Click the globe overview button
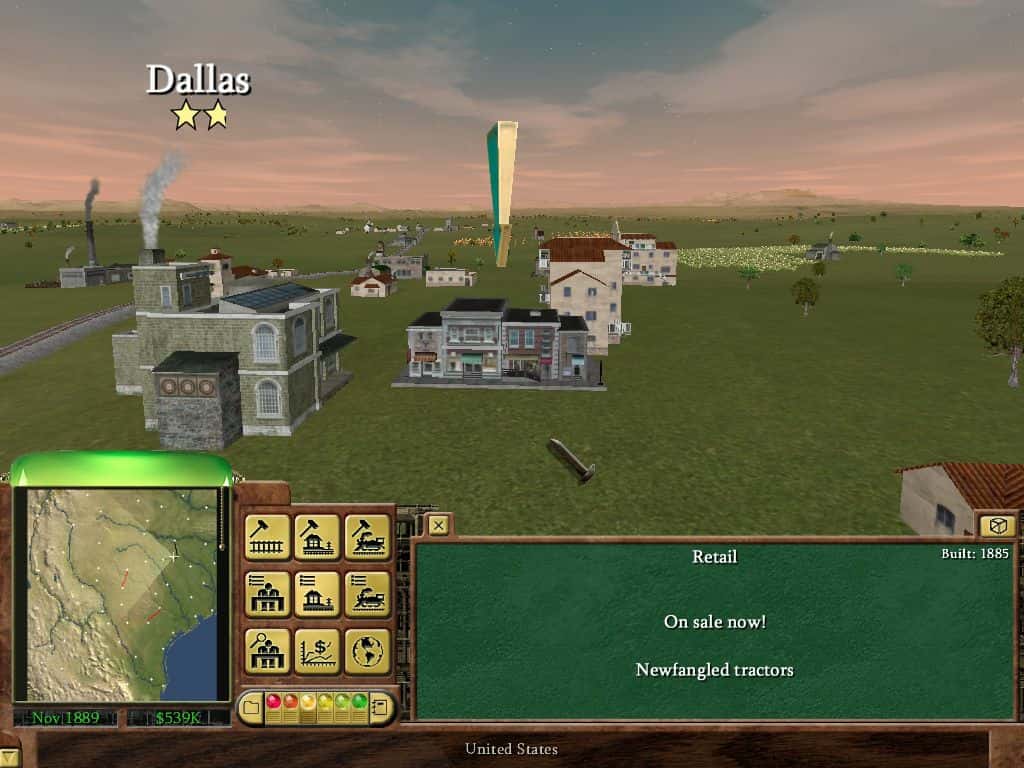1024x768 pixels. pyautogui.click(x=367, y=651)
